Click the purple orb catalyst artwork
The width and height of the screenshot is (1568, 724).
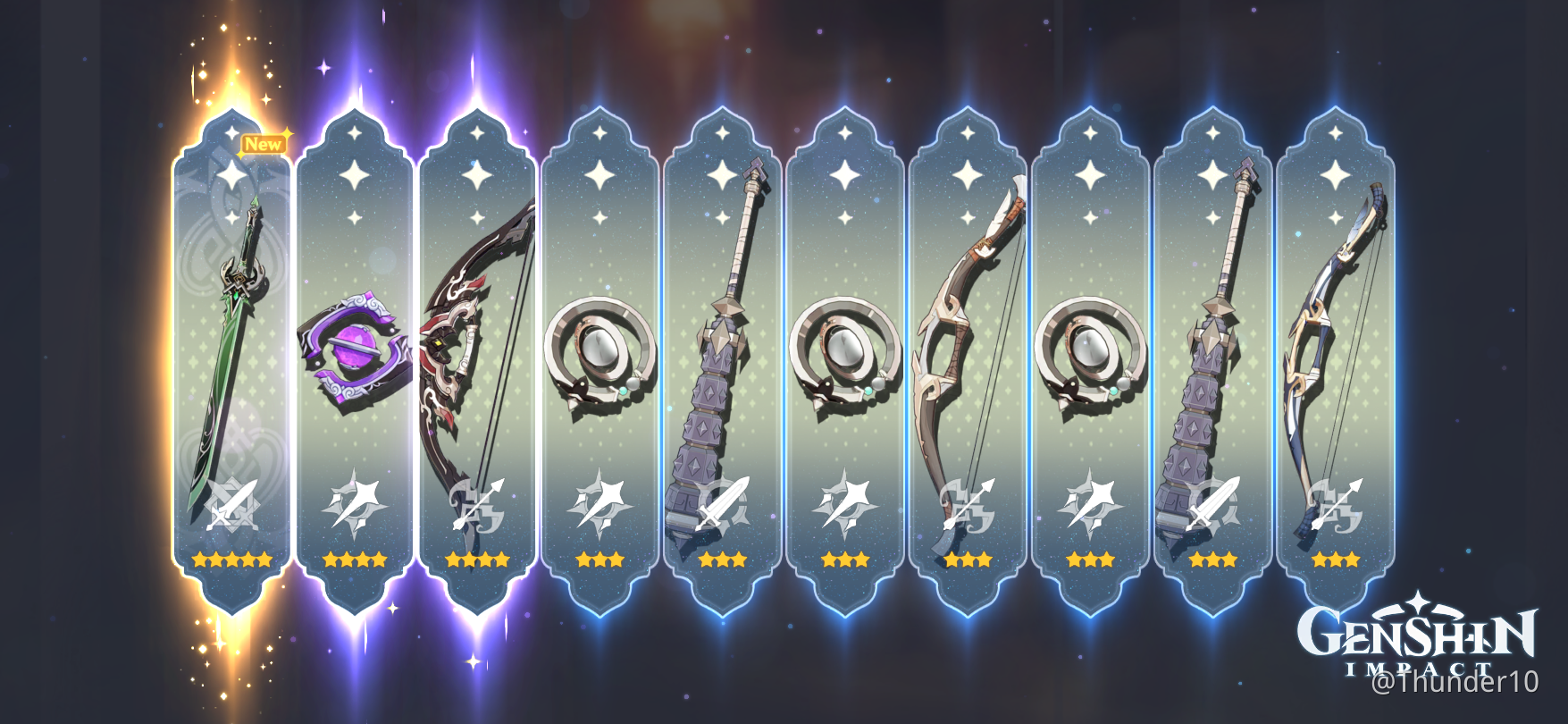357,349
